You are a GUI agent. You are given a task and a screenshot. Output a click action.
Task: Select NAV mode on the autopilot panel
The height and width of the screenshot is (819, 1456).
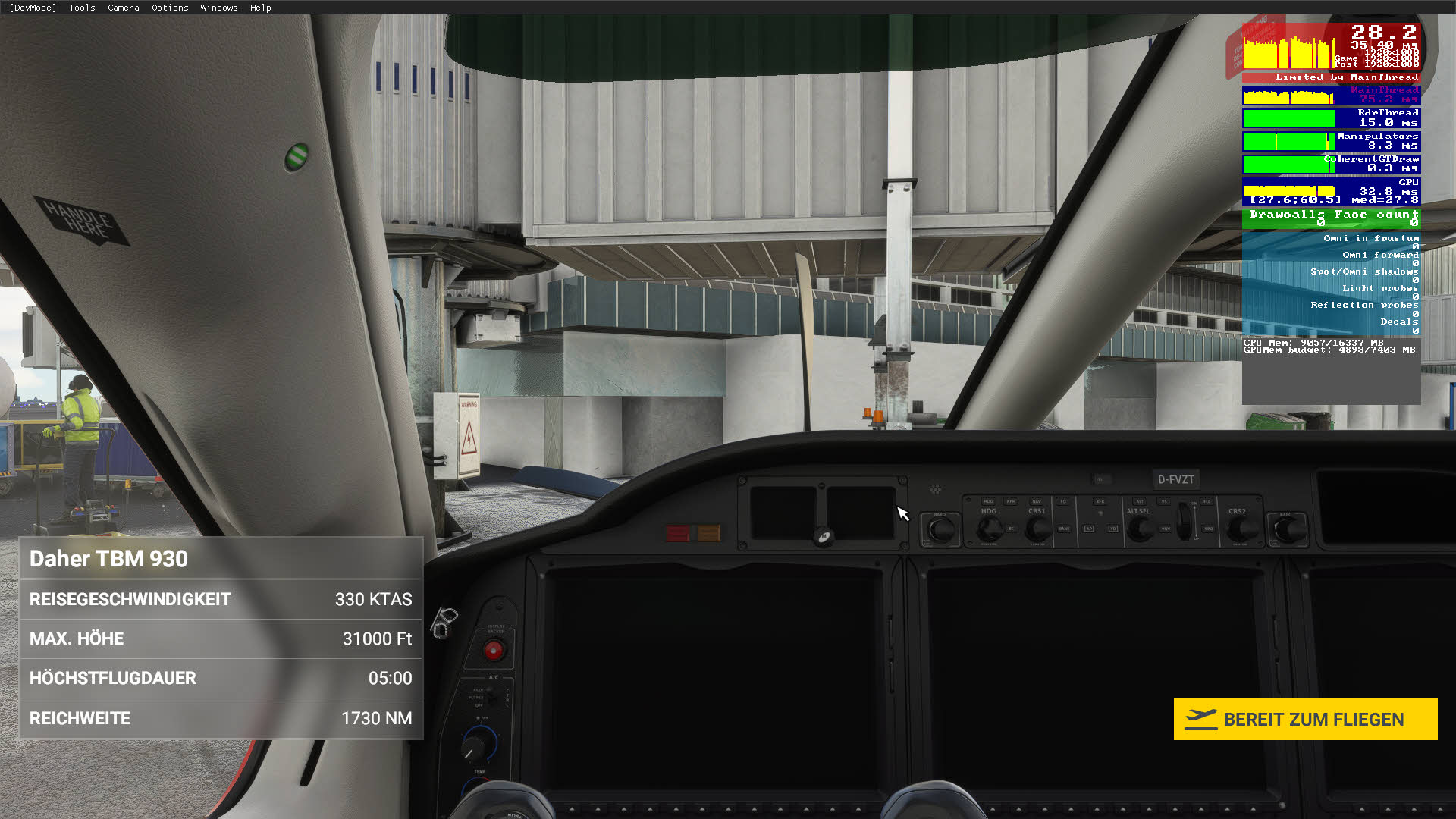pyautogui.click(x=1036, y=502)
